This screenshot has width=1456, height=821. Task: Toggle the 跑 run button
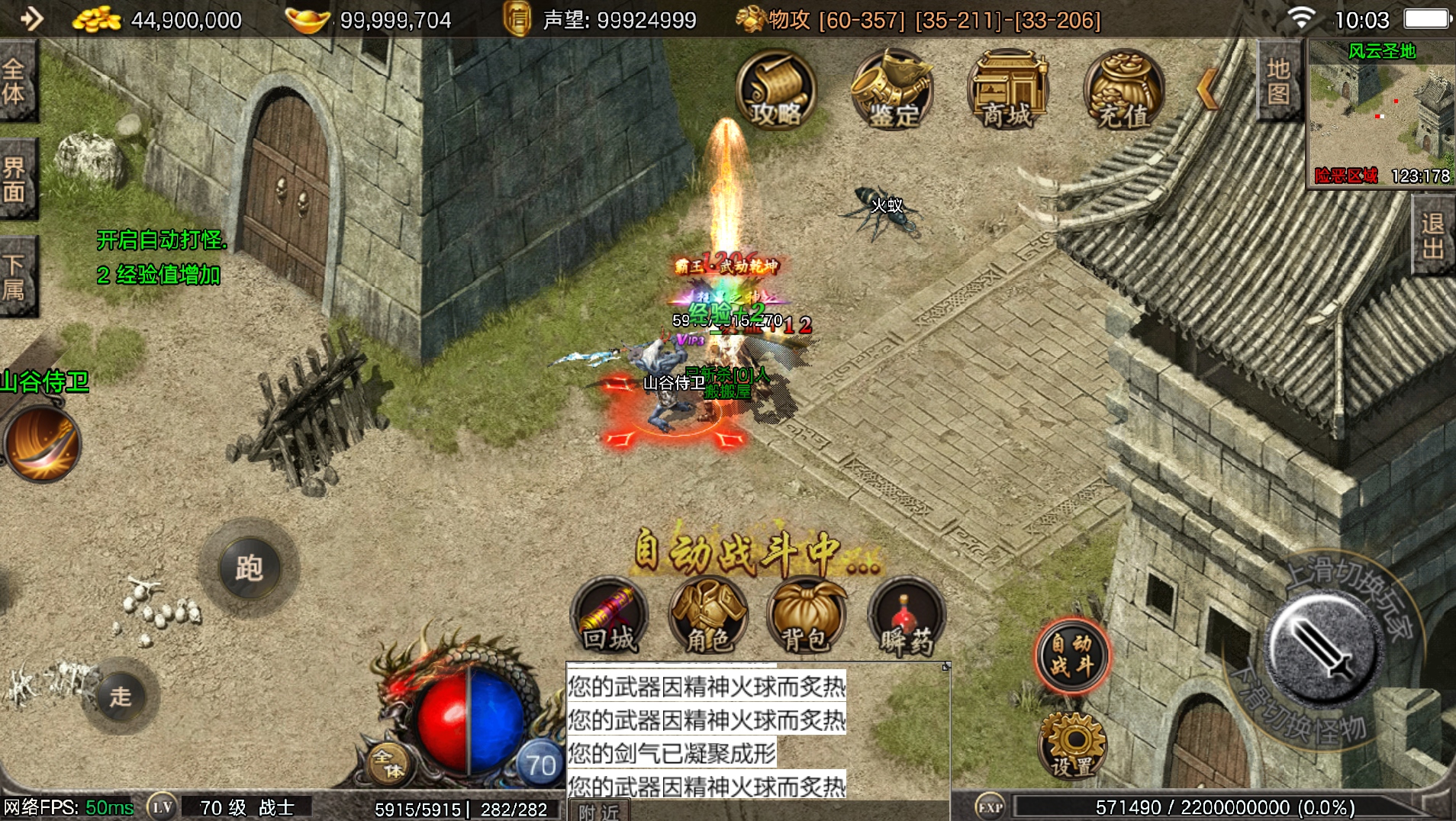[x=249, y=568]
